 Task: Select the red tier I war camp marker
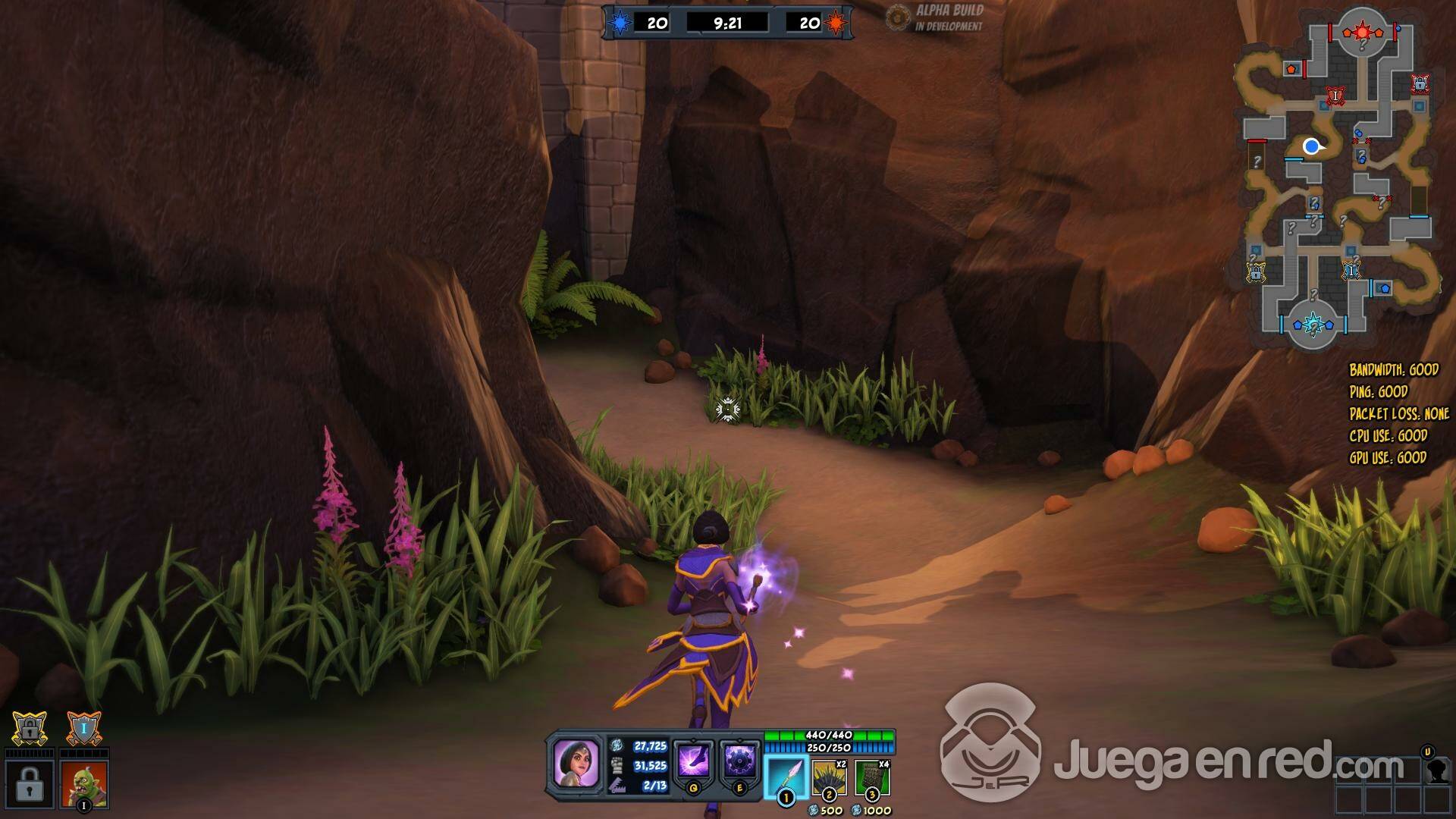pyautogui.click(x=1335, y=96)
